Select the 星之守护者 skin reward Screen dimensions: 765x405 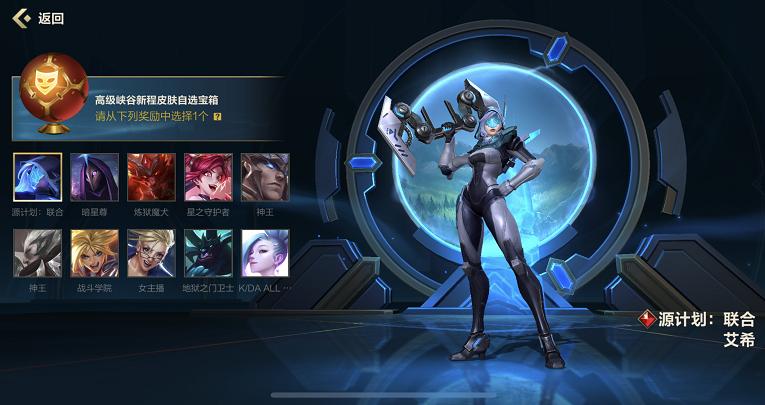tap(208, 178)
